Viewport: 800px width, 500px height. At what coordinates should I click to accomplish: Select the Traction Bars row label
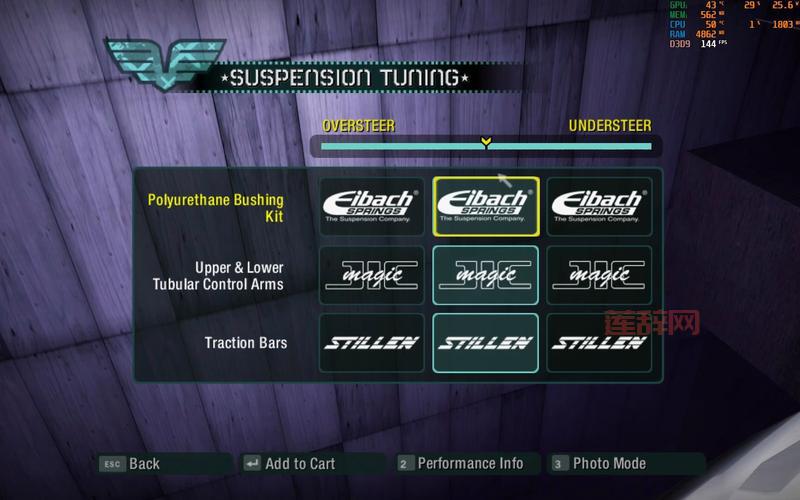[246, 343]
